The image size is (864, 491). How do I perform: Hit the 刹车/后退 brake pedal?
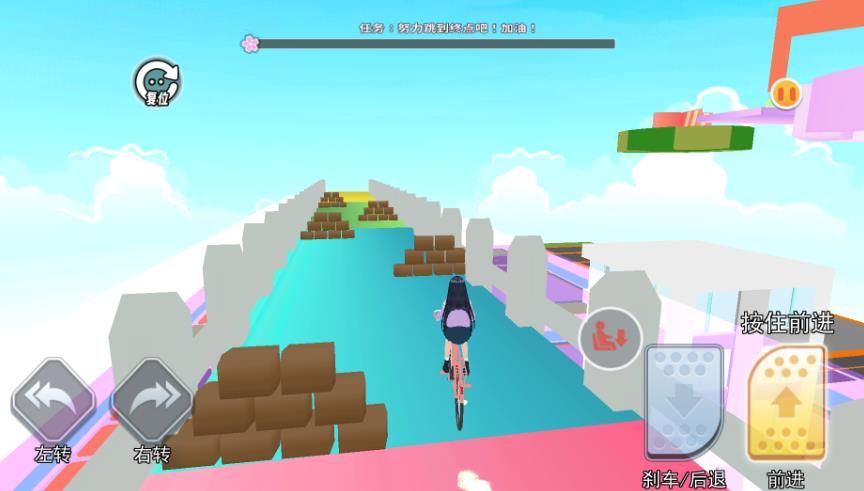pos(684,403)
